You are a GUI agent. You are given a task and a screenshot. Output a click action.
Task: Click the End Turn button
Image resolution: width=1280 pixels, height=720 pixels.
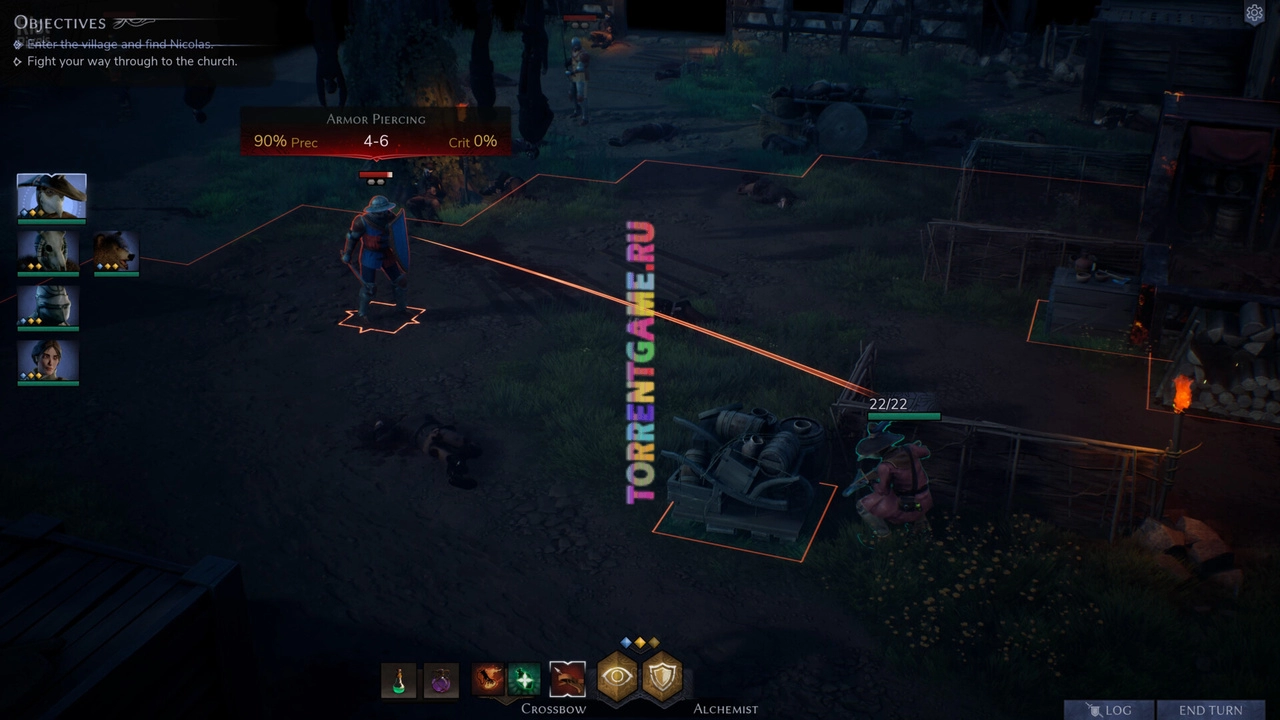tap(1210, 710)
